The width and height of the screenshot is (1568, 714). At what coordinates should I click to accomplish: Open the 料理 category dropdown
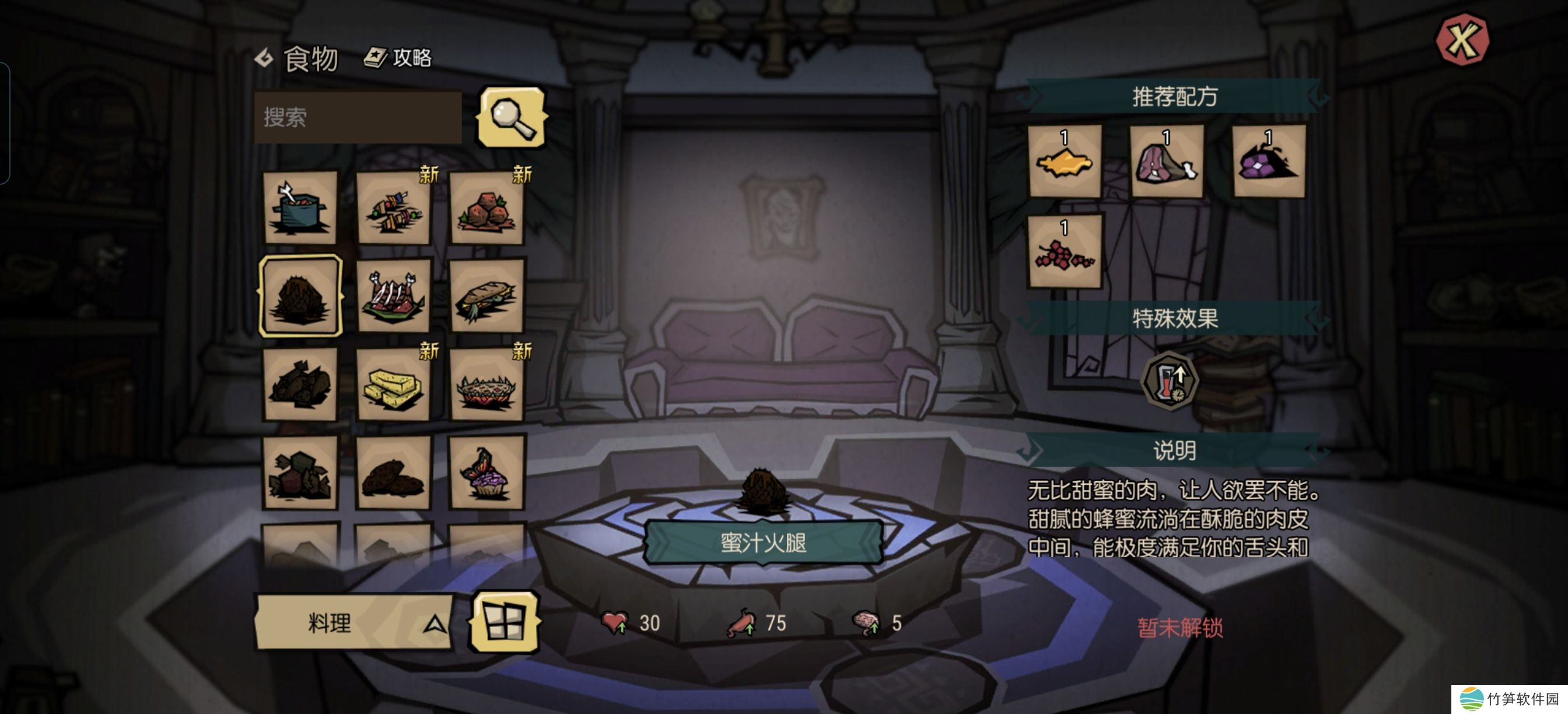[353, 622]
